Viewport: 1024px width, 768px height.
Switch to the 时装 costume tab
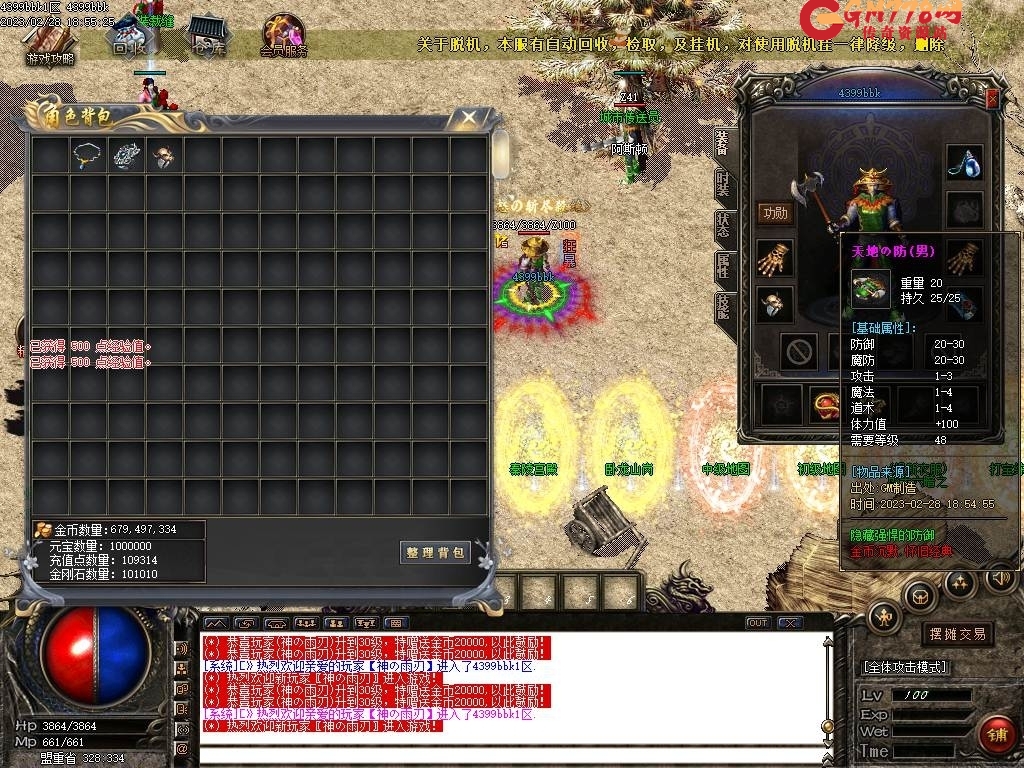723,184
